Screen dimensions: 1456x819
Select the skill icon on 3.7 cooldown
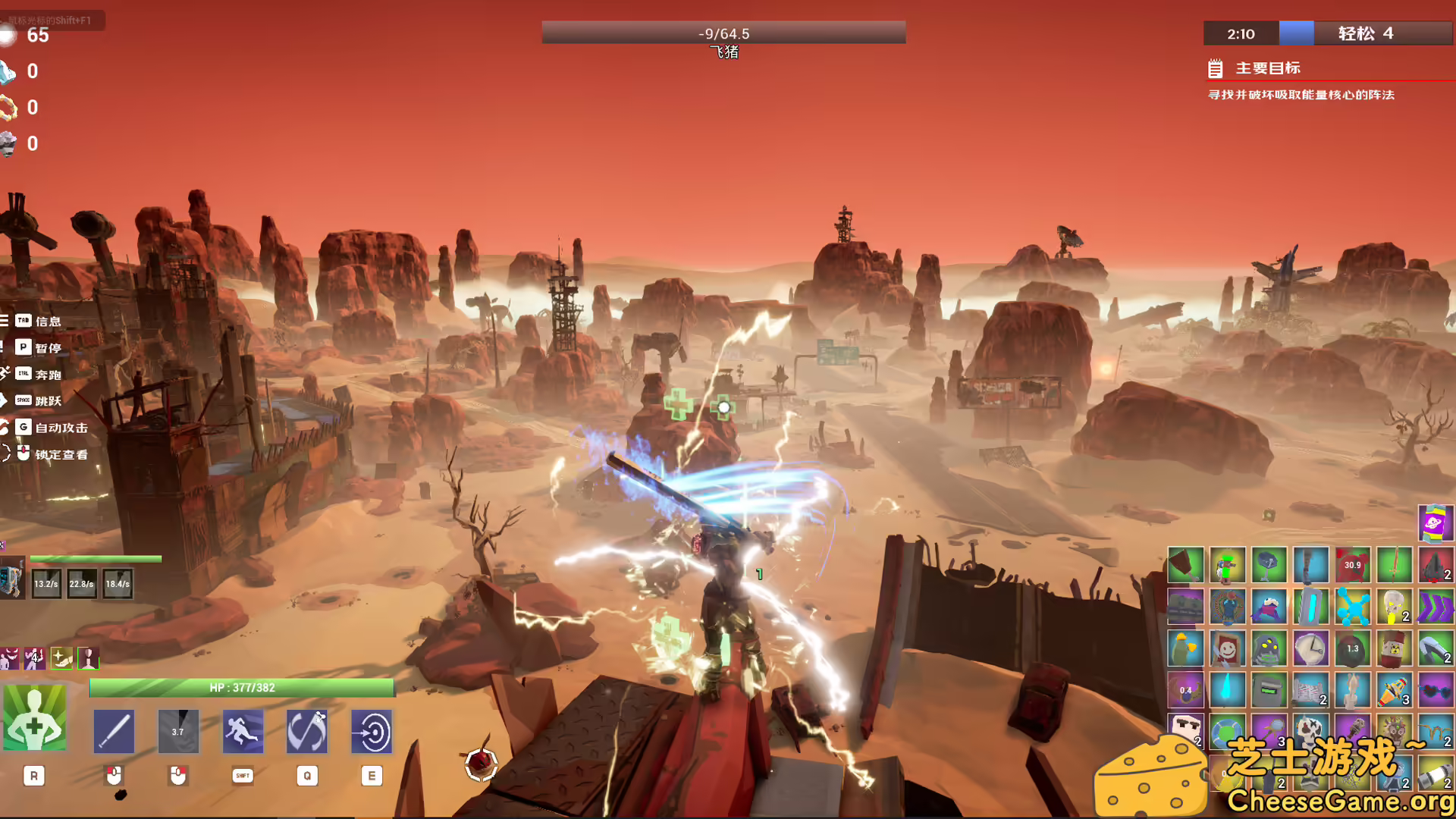point(178,731)
